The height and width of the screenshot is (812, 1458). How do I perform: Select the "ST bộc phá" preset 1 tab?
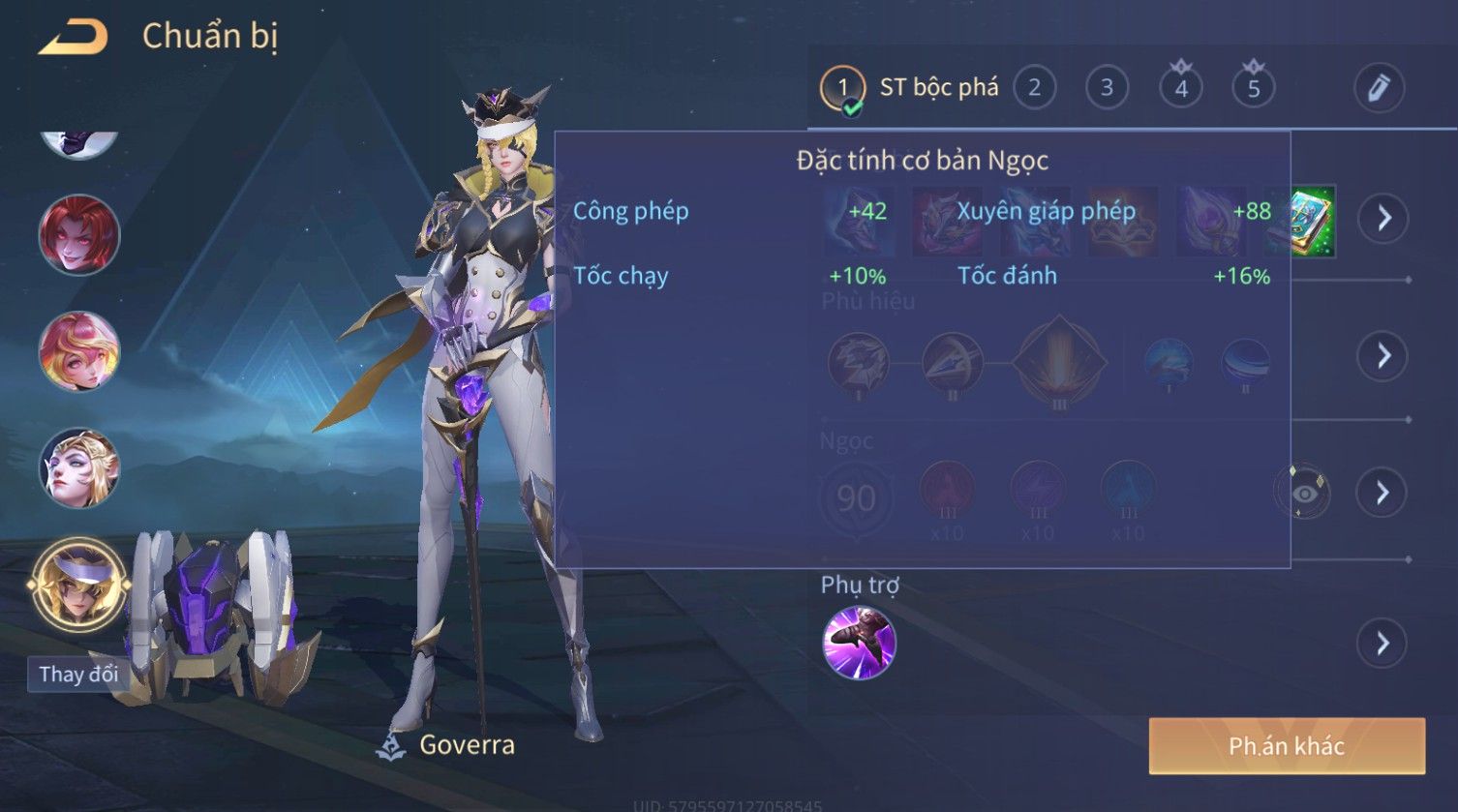click(x=910, y=88)
